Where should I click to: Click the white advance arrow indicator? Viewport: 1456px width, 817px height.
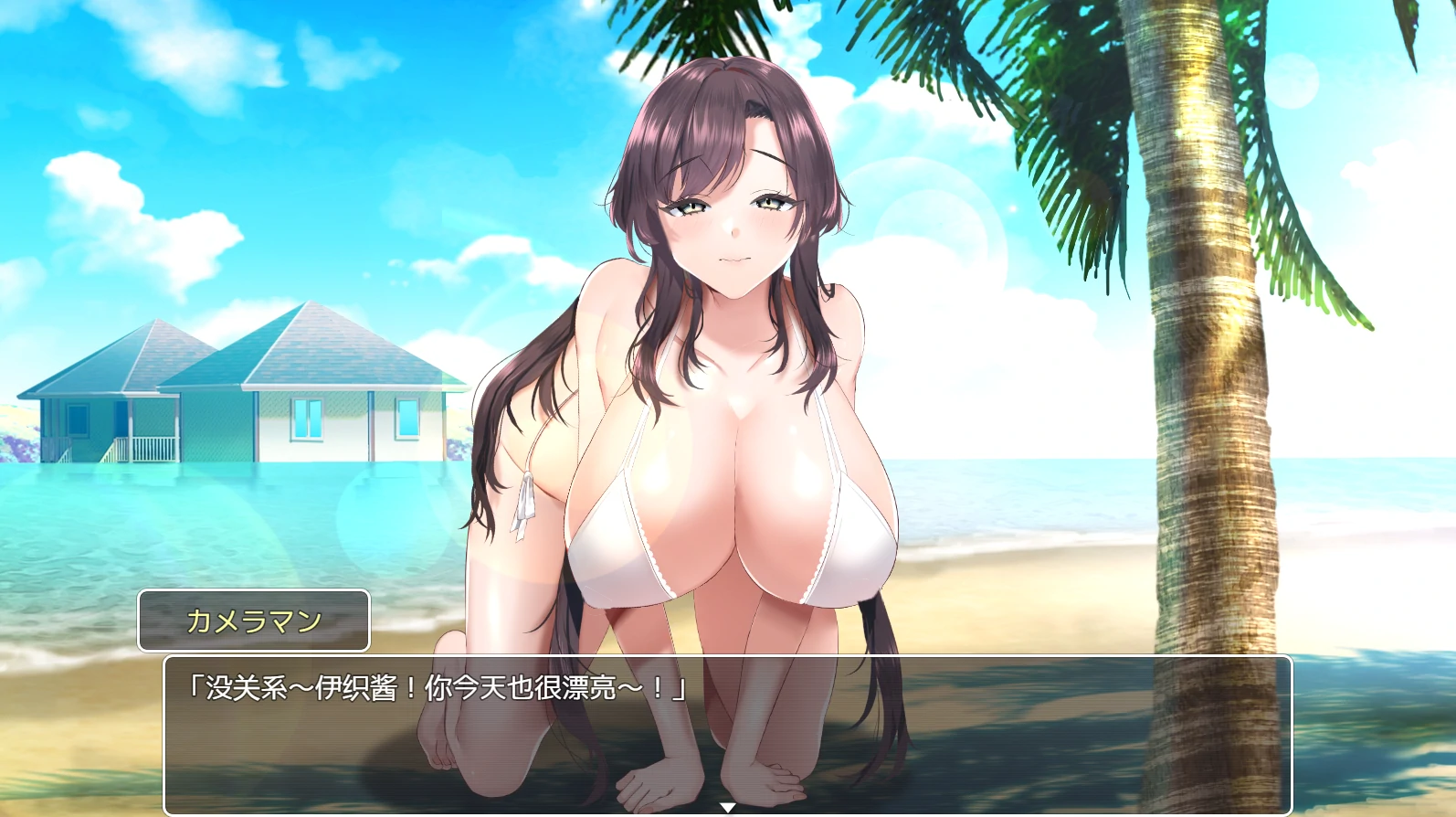point(728,808)
